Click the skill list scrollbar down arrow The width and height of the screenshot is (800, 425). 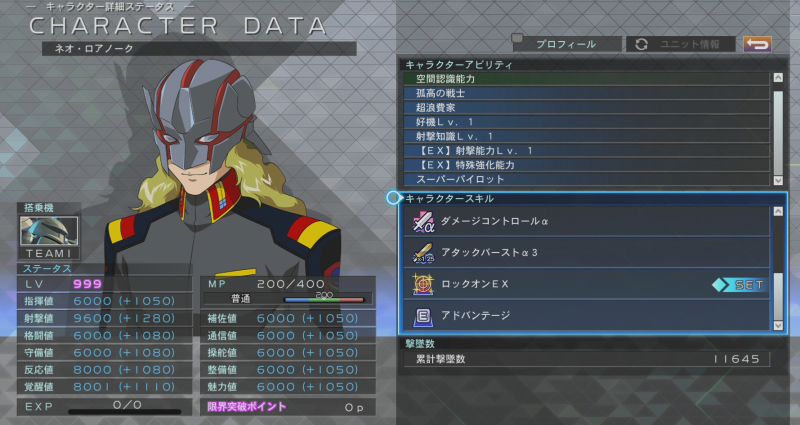[x=778, y=324]
